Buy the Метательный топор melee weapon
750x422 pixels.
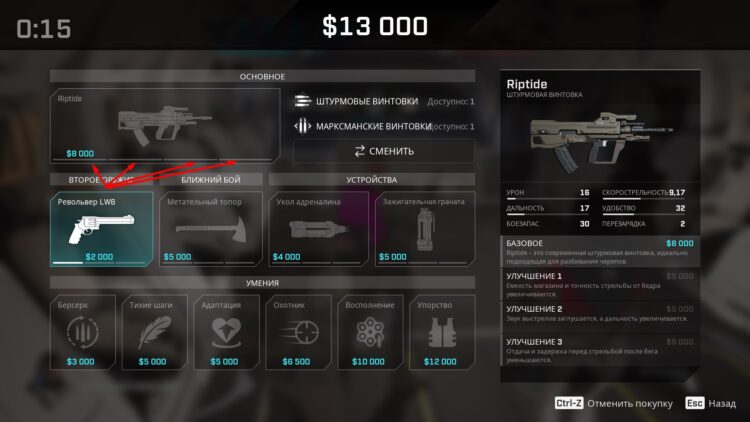[x=211, y=228]
